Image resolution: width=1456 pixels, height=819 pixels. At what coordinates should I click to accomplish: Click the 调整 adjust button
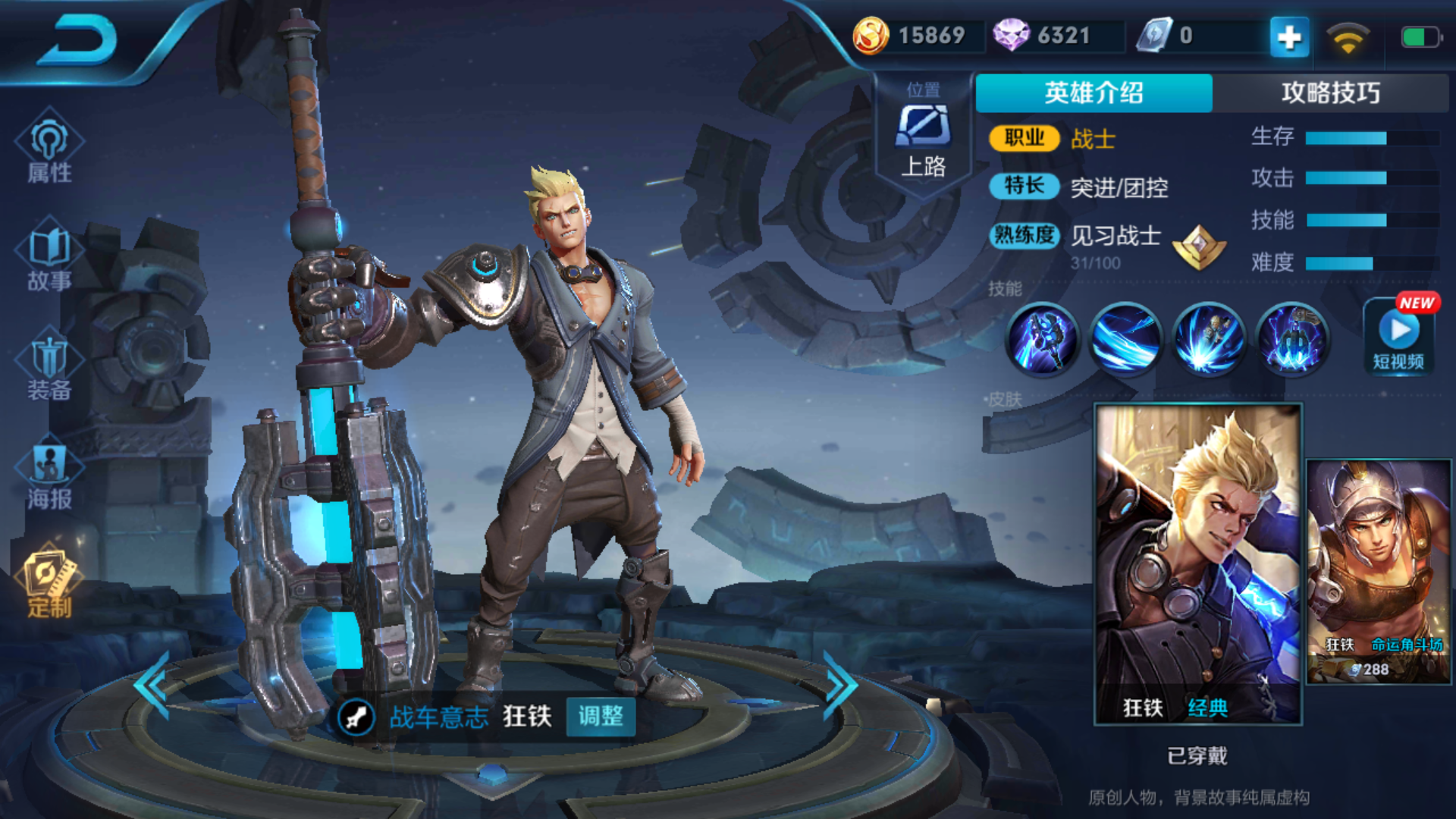(601, 716)
